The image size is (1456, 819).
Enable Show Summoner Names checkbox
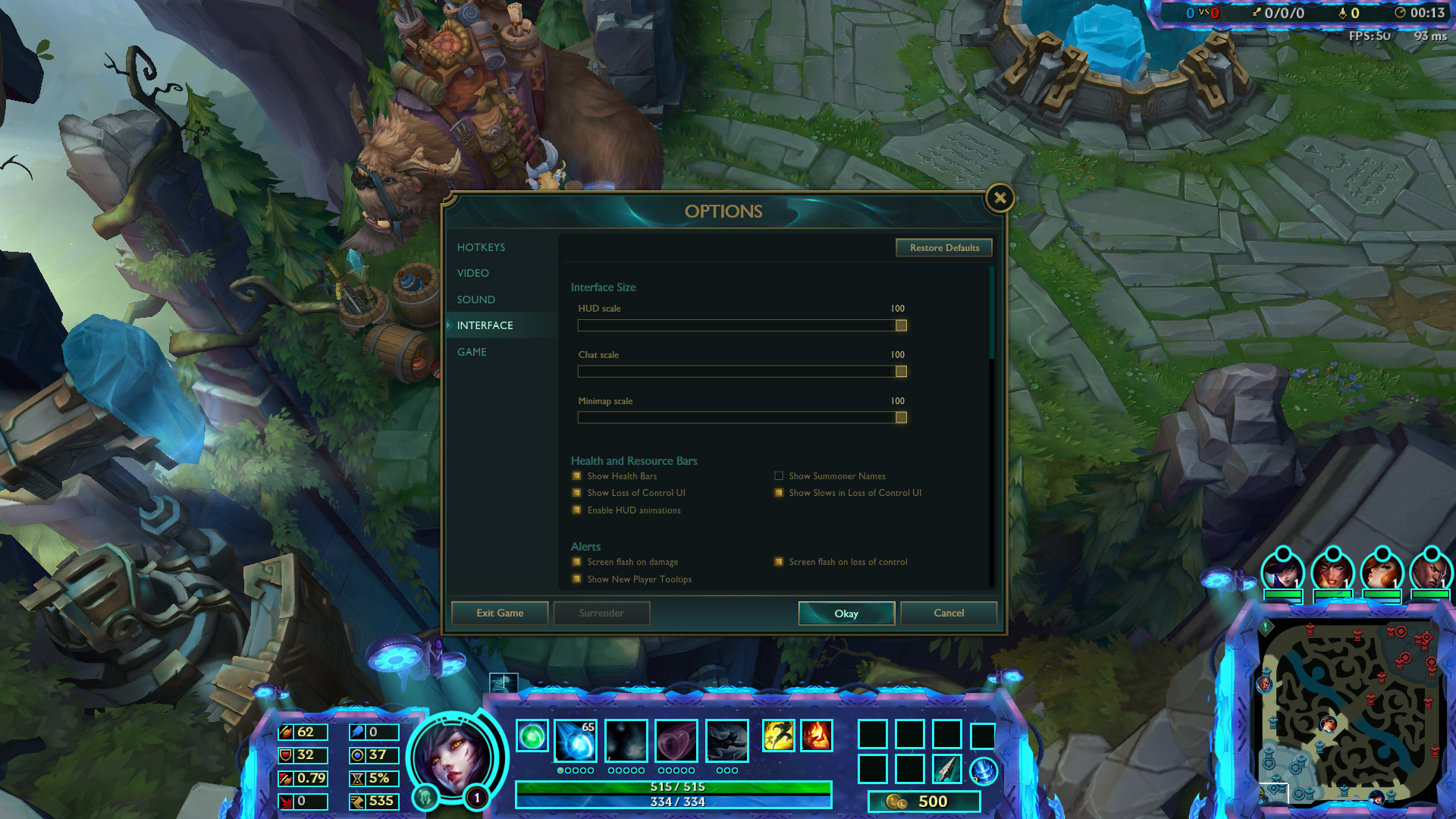click(779, 476)
